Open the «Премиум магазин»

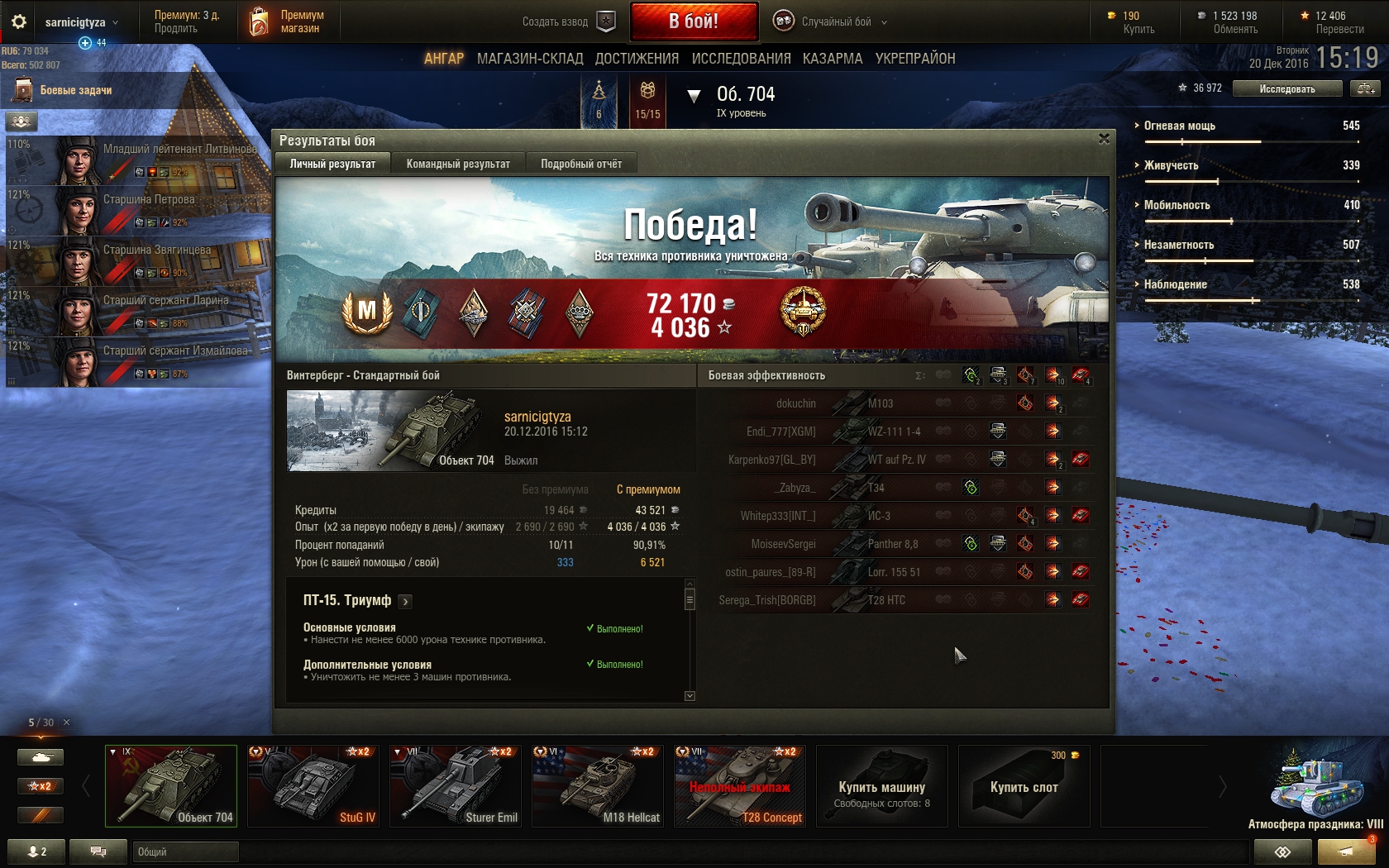(287, 21)
